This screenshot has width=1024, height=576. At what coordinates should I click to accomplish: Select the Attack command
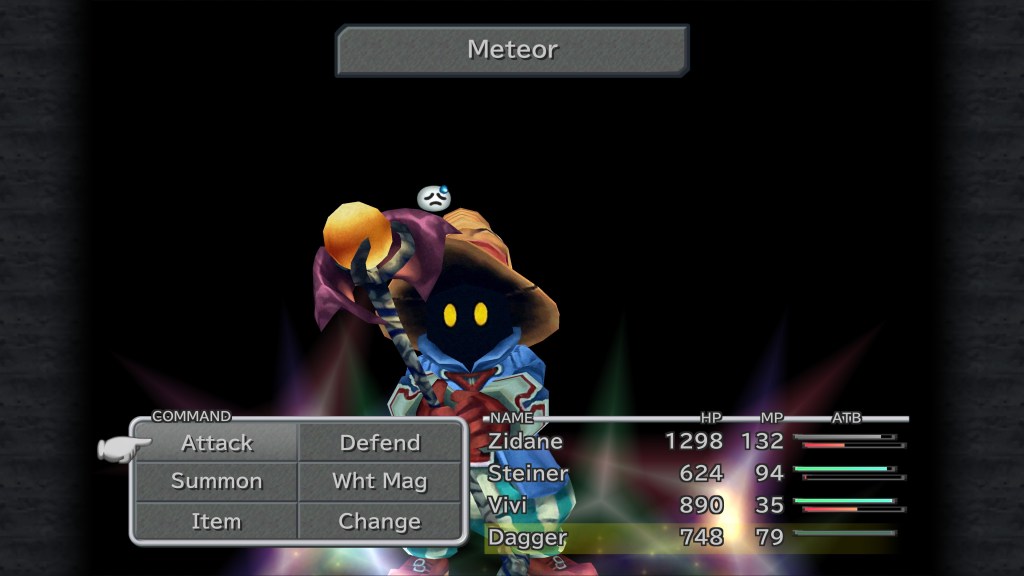217,443
